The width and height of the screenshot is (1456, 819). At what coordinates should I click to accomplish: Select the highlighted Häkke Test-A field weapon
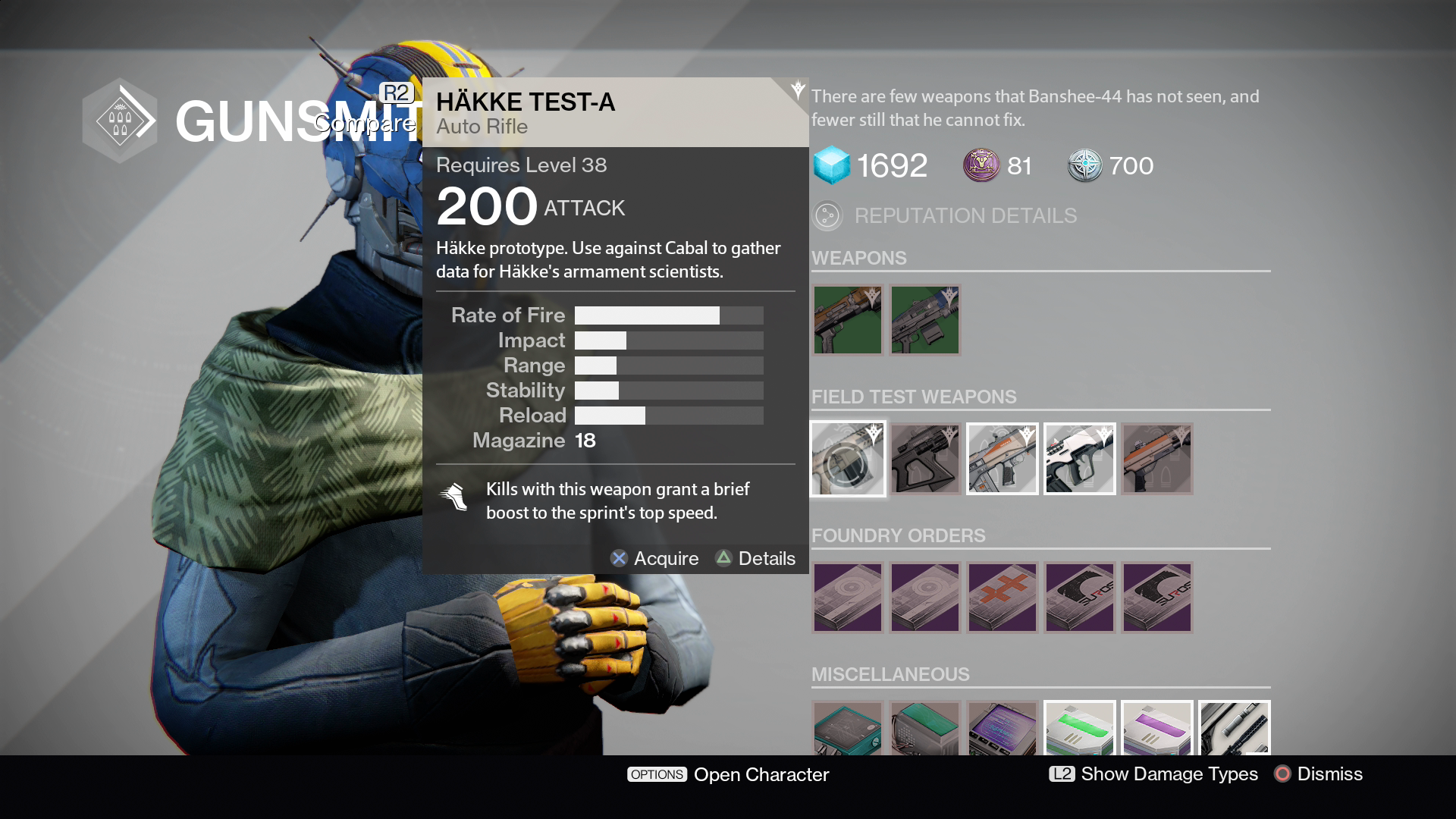[848, 459]
